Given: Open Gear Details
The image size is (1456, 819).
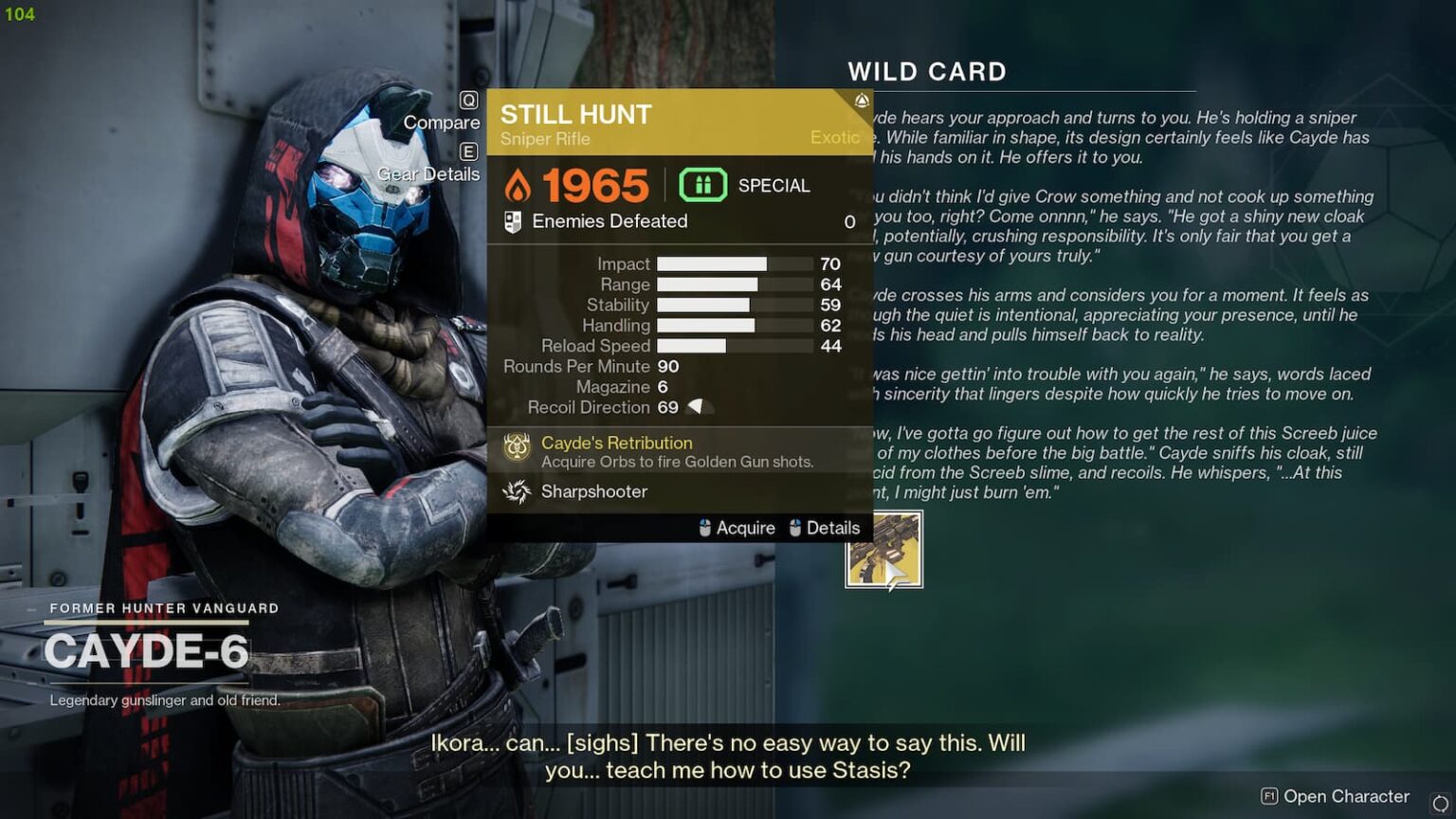Looking at the screenshot, I should 428,173.
